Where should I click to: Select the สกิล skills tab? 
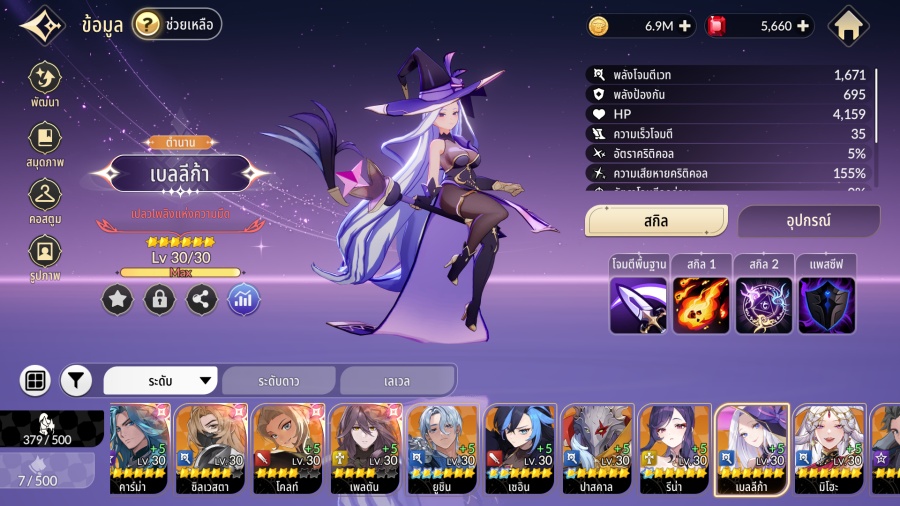[656, 221]
